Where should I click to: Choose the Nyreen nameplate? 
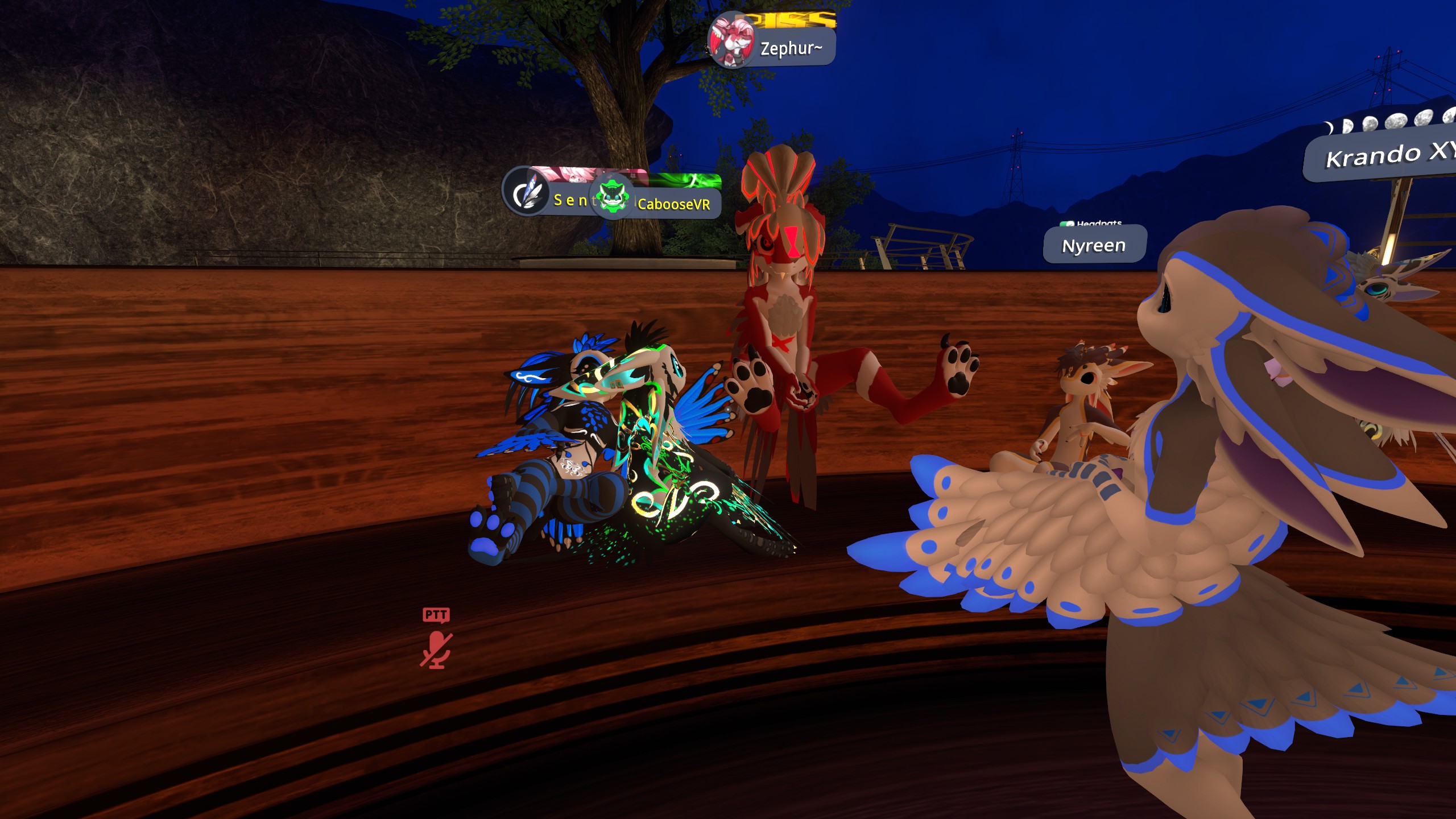point(1094,245)
